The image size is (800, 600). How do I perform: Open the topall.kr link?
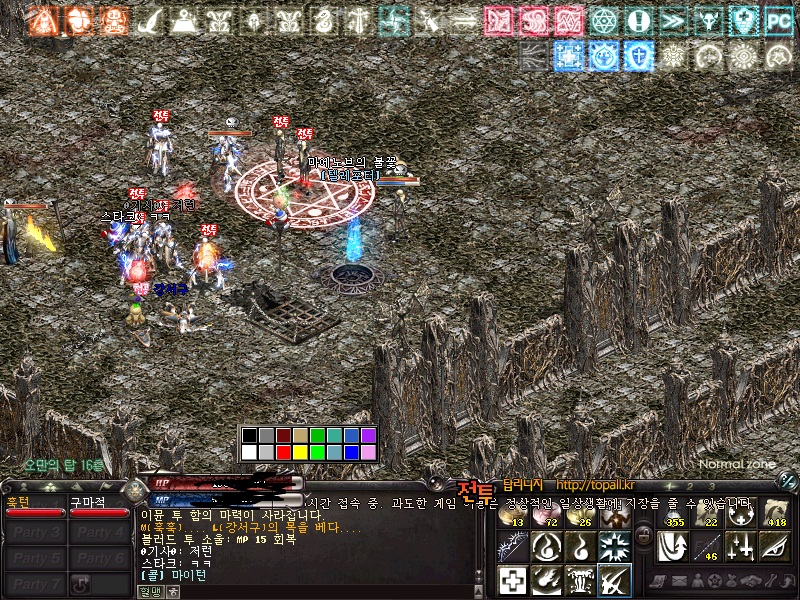[x=595, y=485]
